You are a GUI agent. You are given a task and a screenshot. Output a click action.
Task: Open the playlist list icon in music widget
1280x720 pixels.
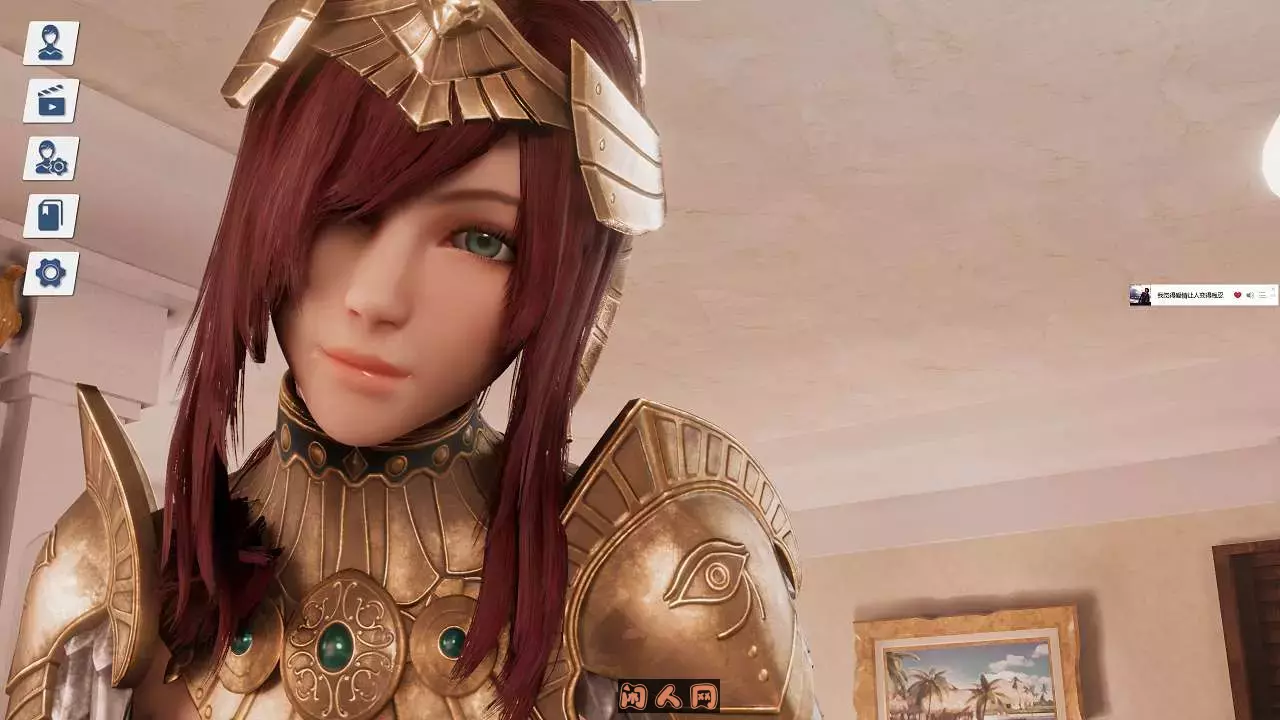tap(1262, 295)
